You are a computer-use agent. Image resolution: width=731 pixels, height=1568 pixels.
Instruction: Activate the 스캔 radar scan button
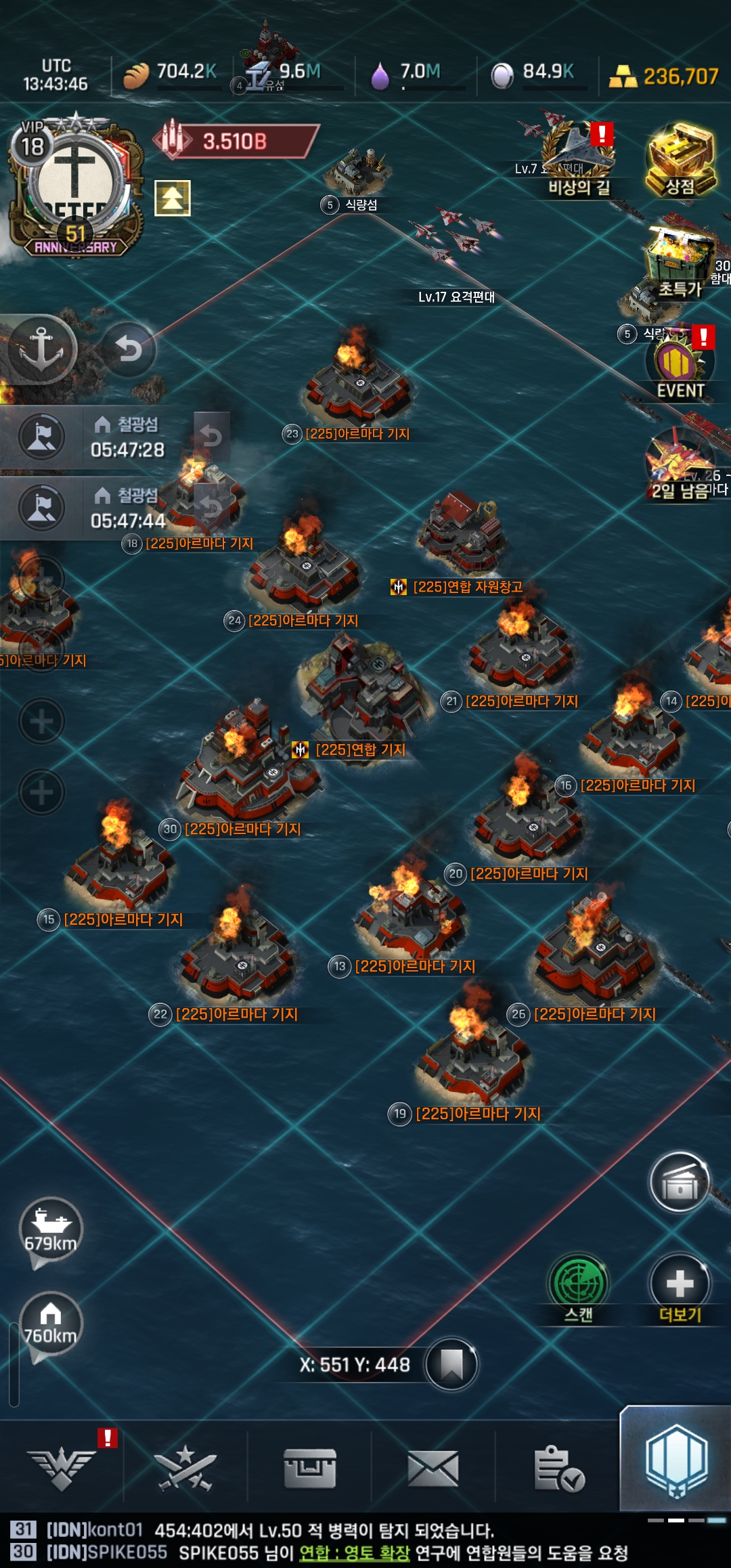579,1288
